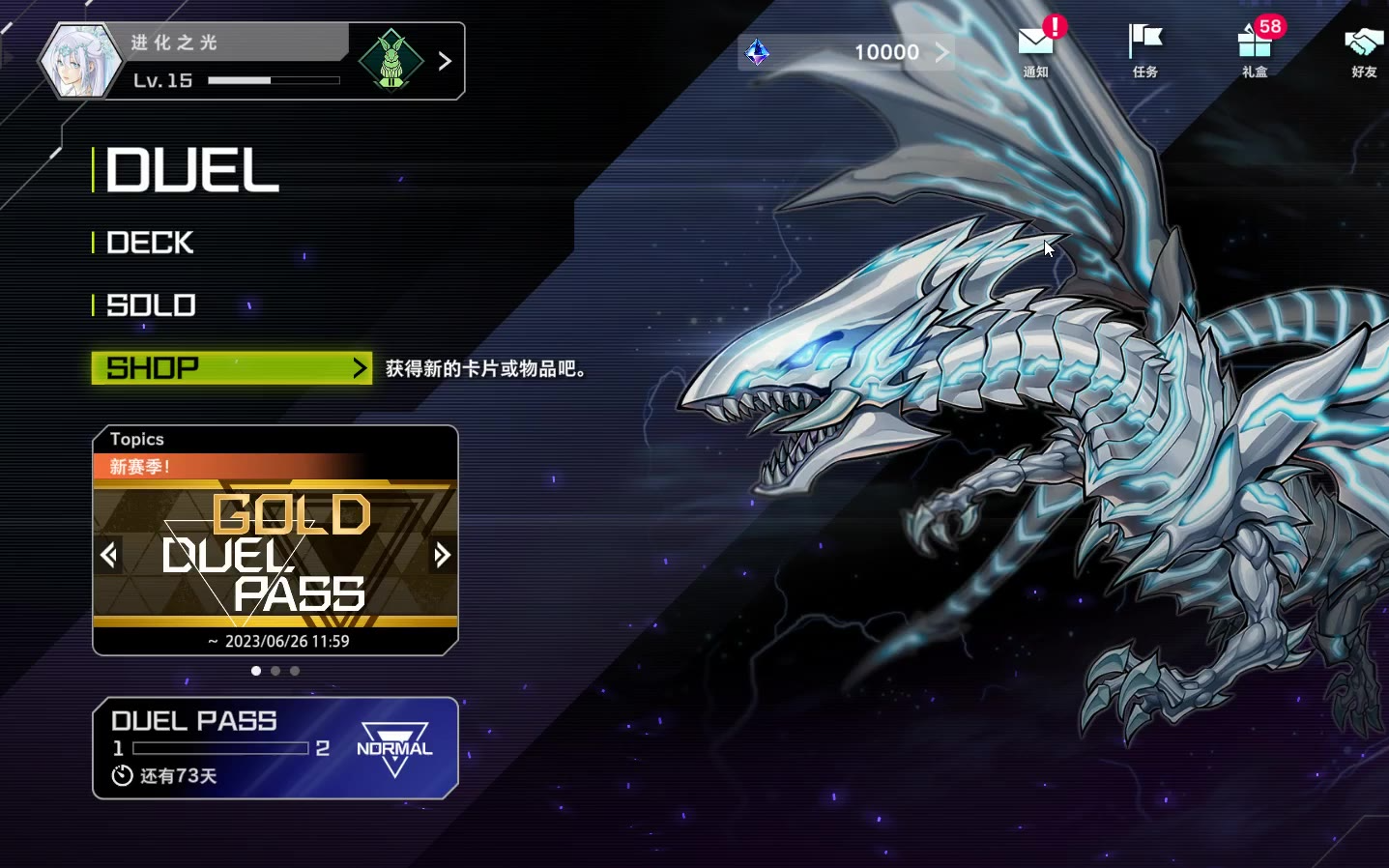Choose the SOLO mode entry
1389x868 pixels.
click(152, 305)
